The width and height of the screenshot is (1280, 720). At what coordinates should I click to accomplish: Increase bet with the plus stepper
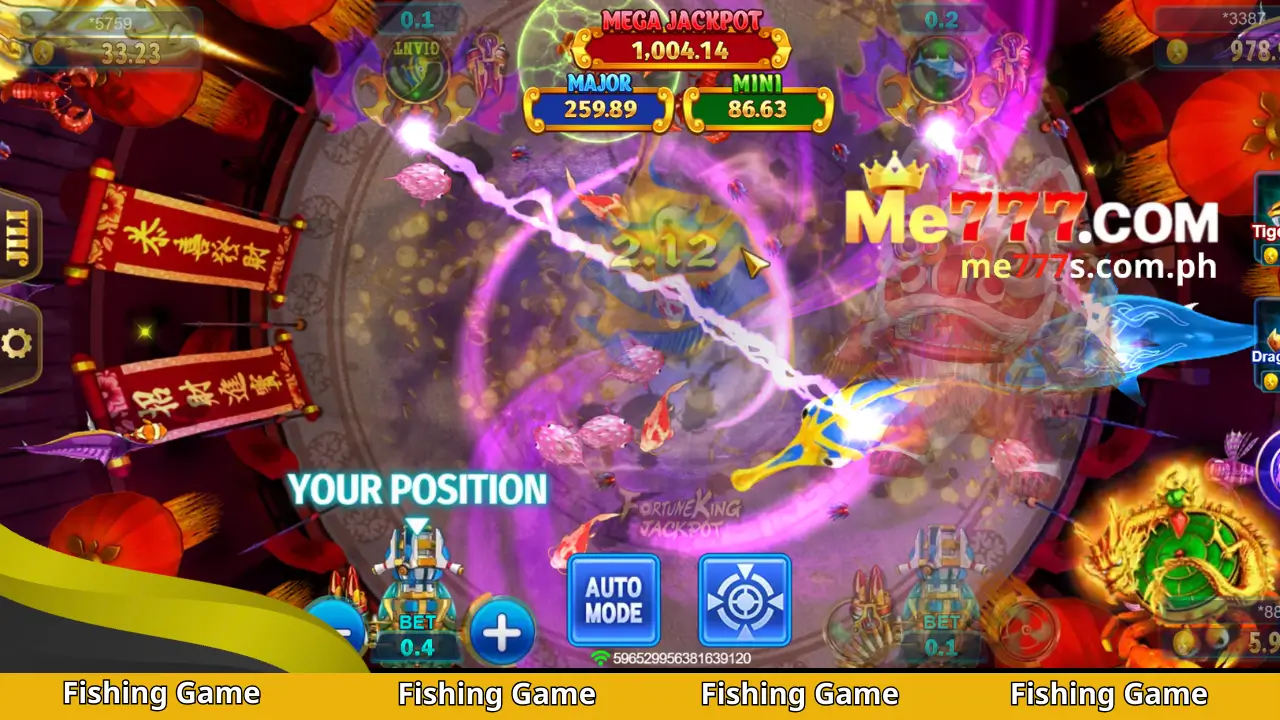pos(501,630)
